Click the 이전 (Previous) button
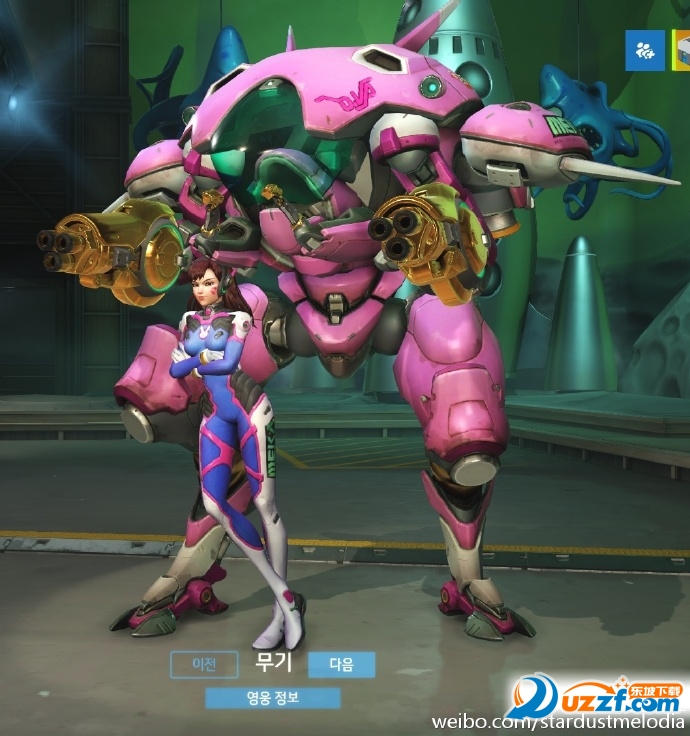This screenshot has height=736, width=690. 203,664
